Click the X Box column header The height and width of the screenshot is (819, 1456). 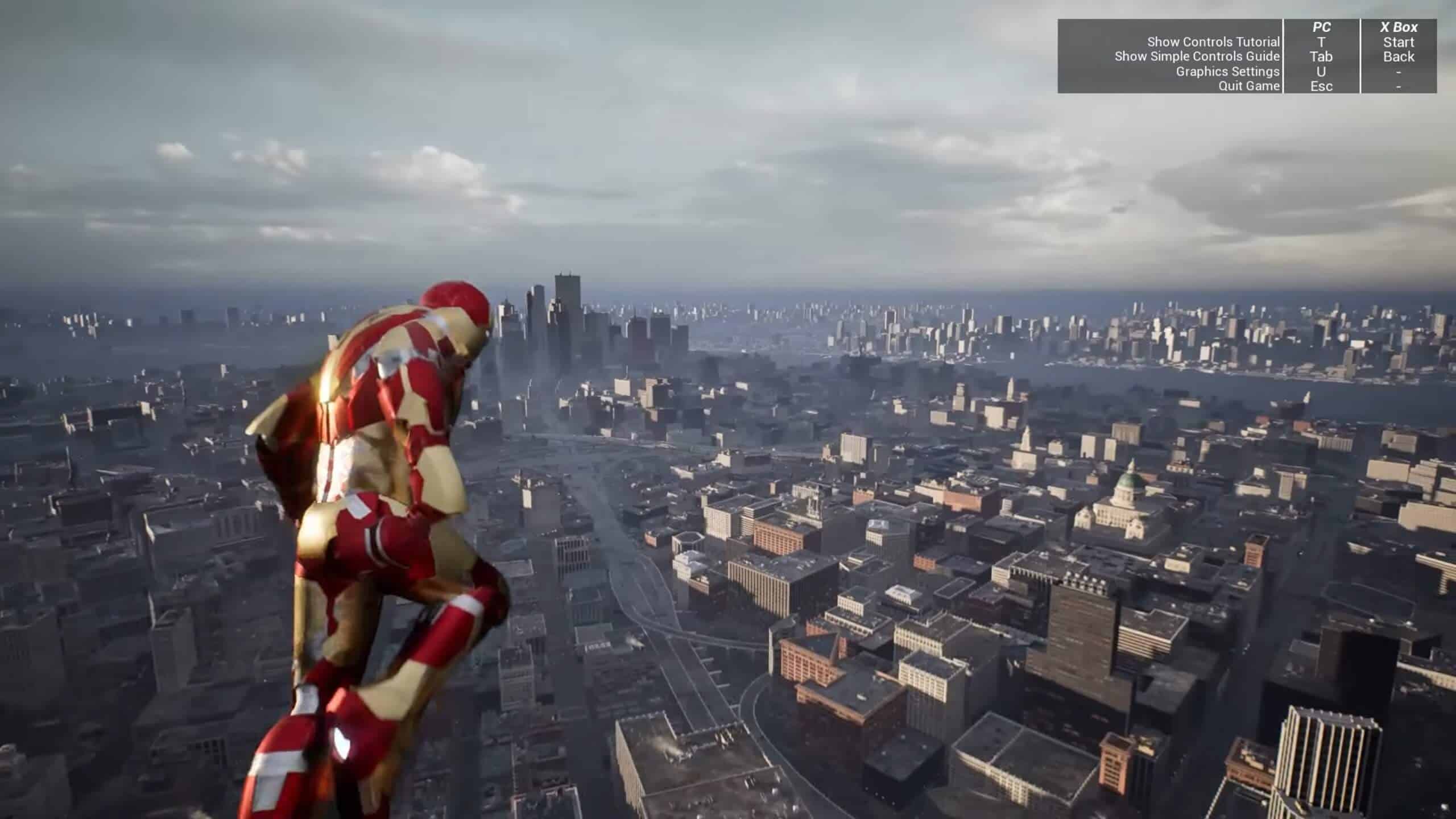pyautogui.click(x=1399, y=26)
